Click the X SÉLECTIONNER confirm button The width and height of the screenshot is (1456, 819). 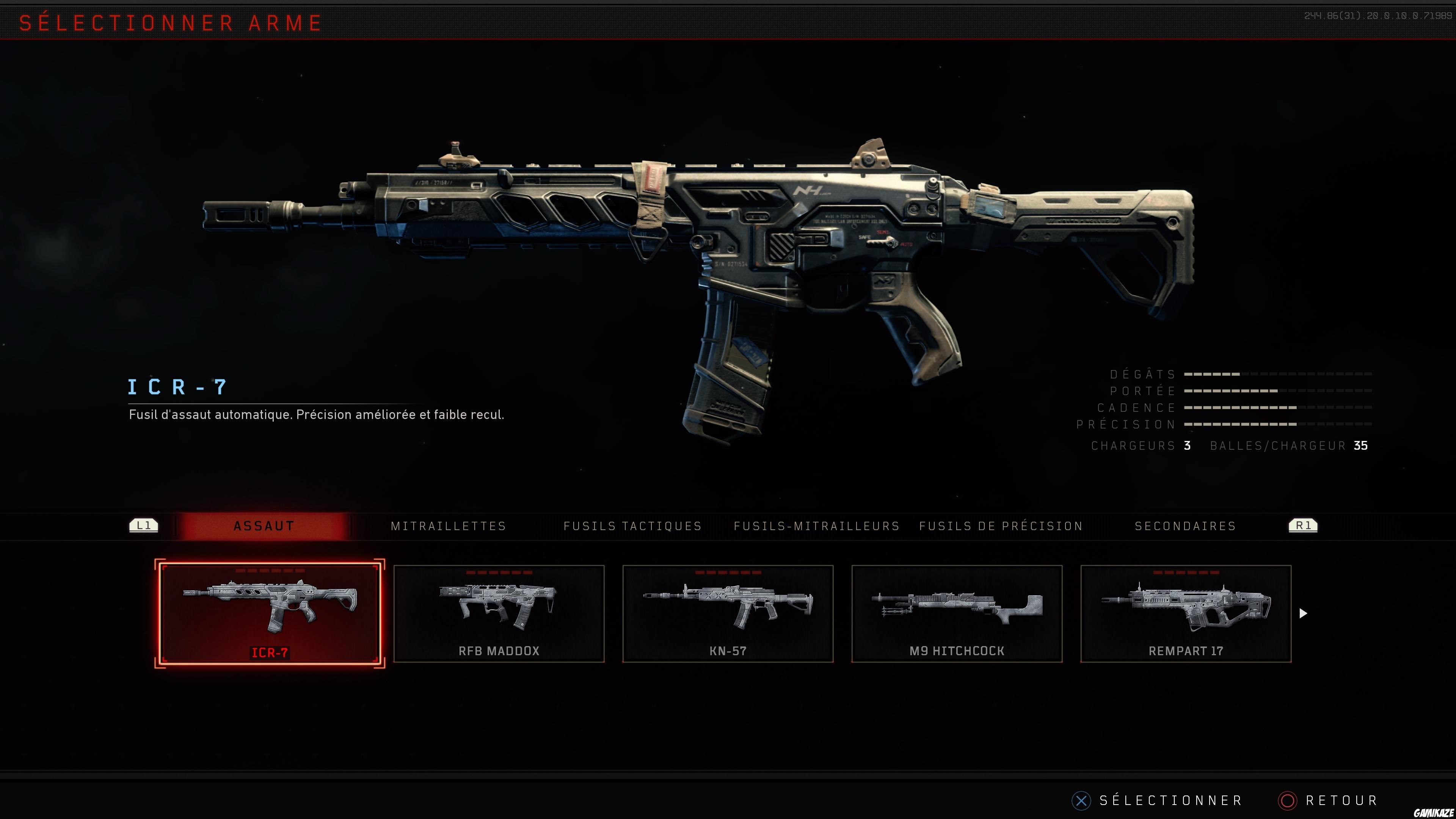point(1081,800)
